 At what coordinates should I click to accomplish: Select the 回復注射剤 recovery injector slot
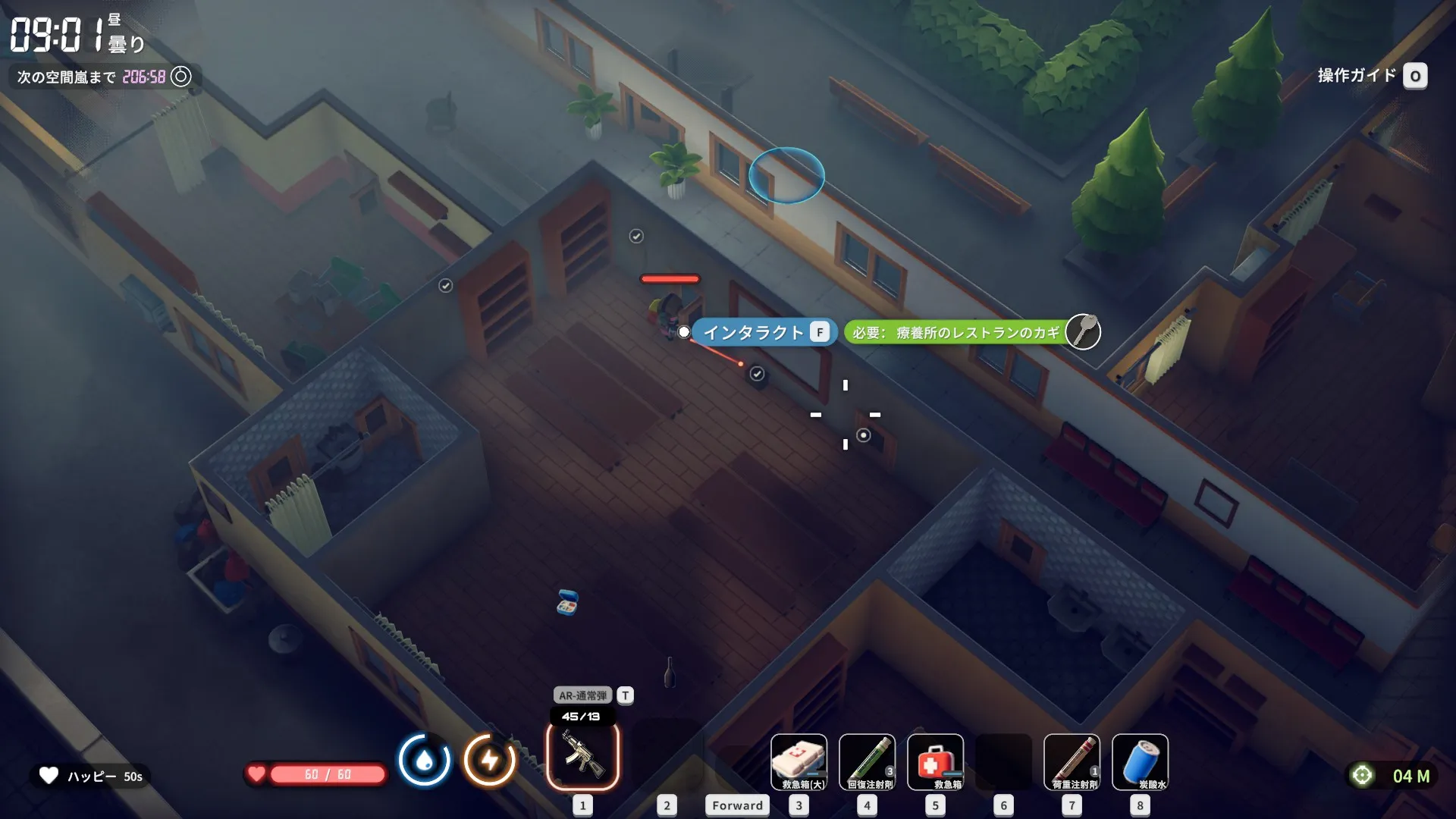click(x=867, y=761)
